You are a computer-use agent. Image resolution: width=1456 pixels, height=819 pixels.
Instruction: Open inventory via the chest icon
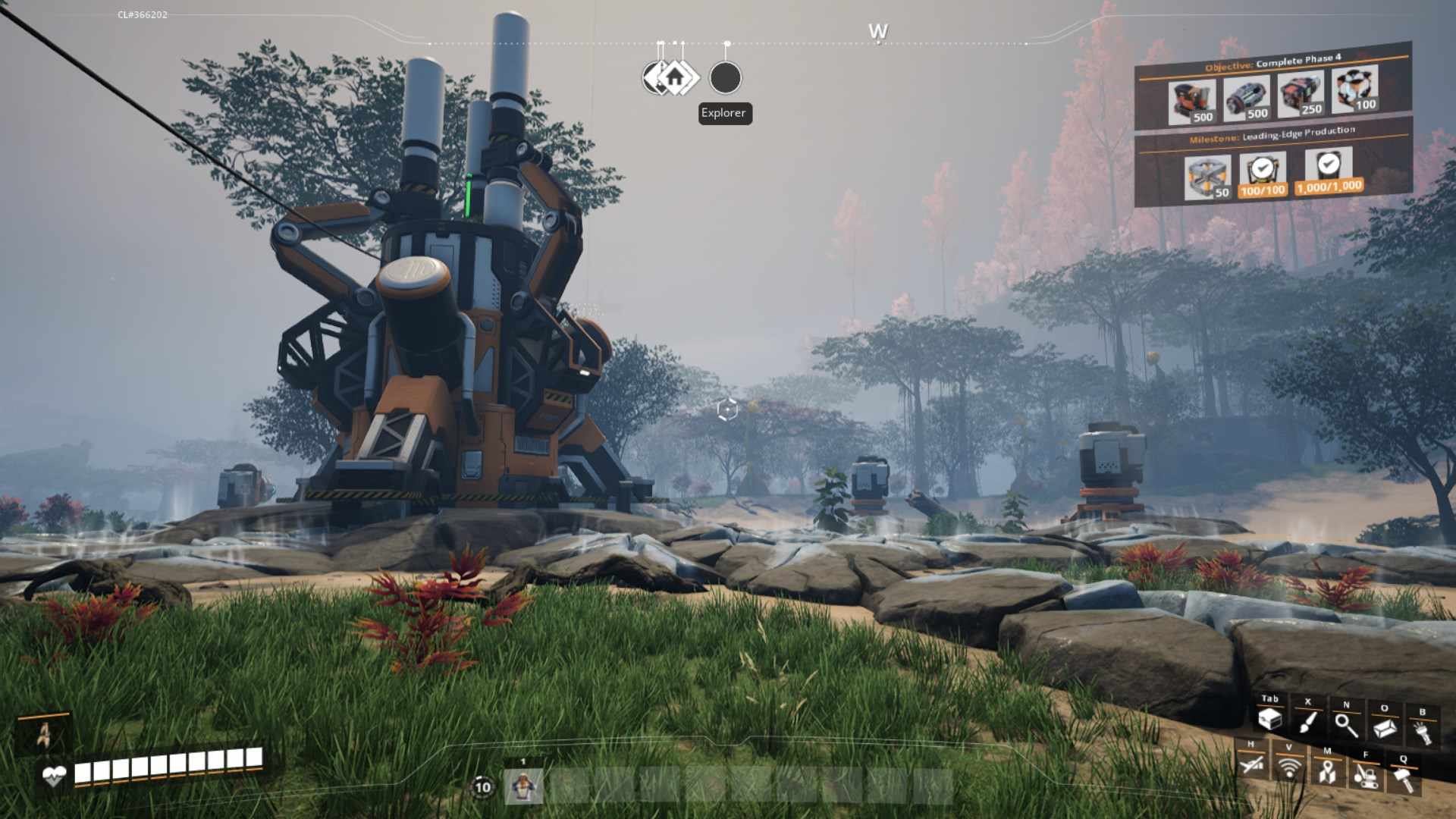1269,719
